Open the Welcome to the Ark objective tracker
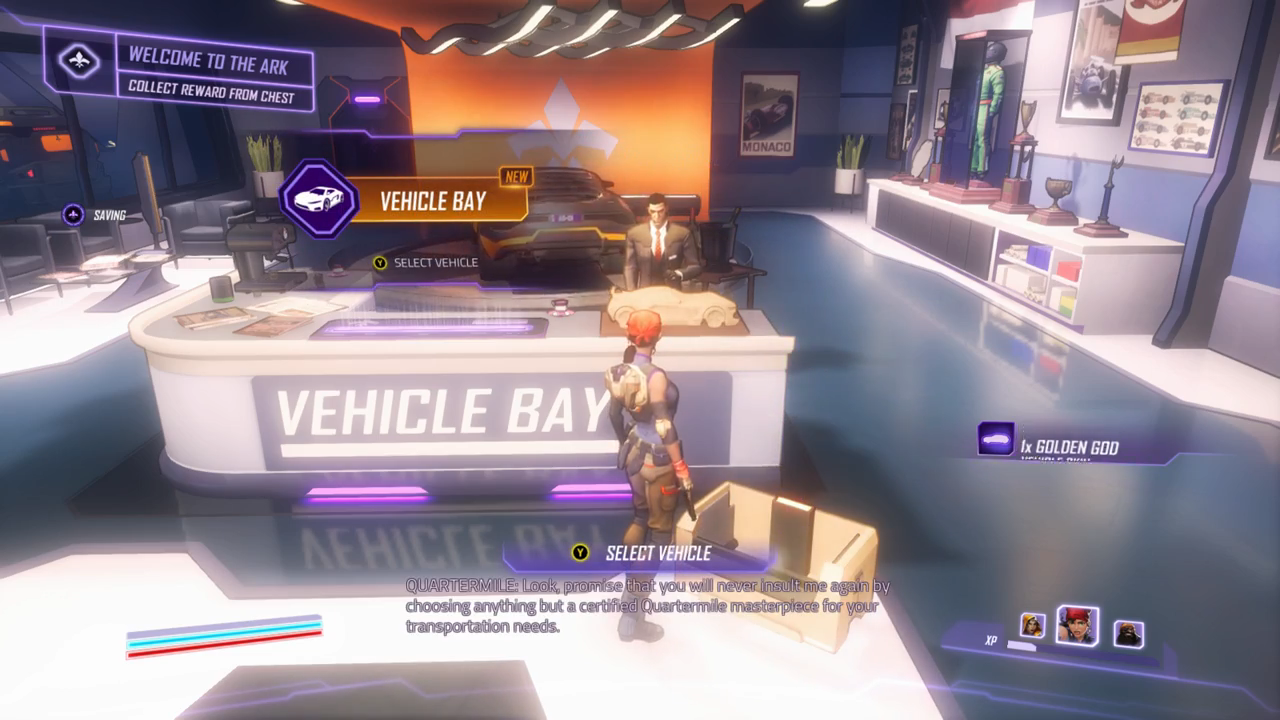The width and height of the screenshot is (1280, 720). (x=180, y=70)
